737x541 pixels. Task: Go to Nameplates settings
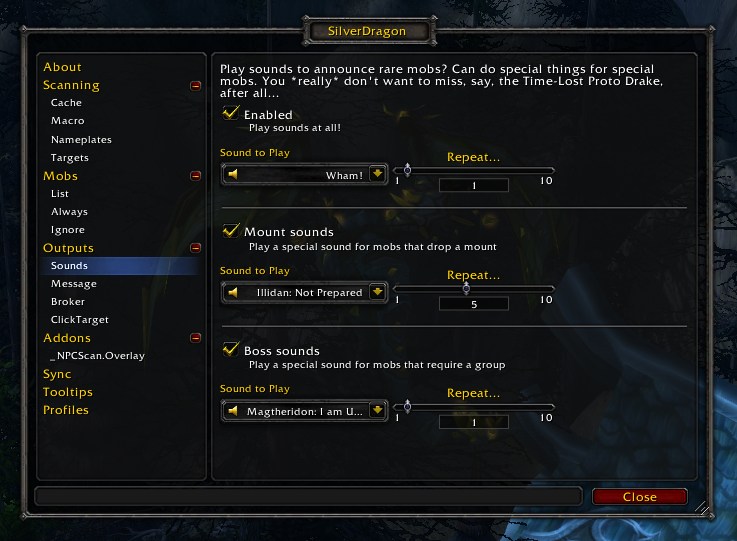81,140
